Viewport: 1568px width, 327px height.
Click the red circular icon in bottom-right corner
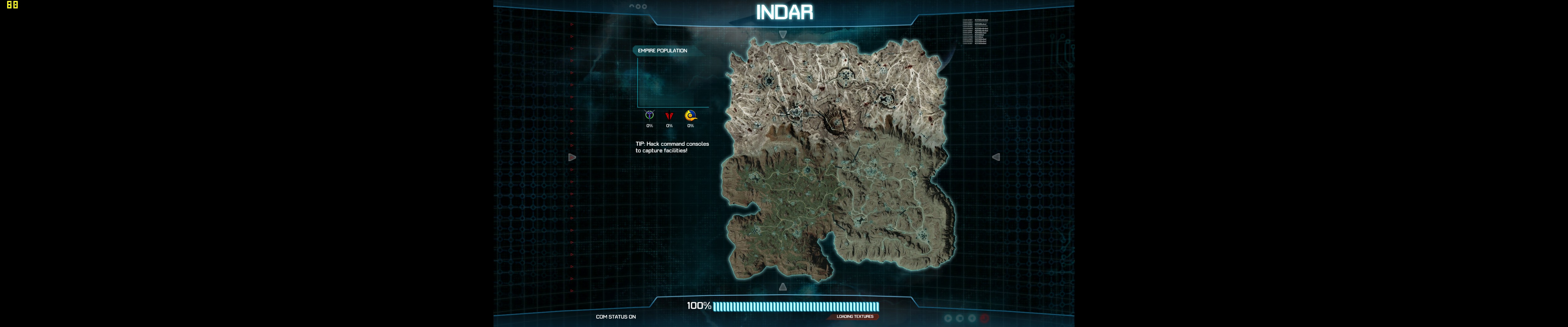[985, 318]
